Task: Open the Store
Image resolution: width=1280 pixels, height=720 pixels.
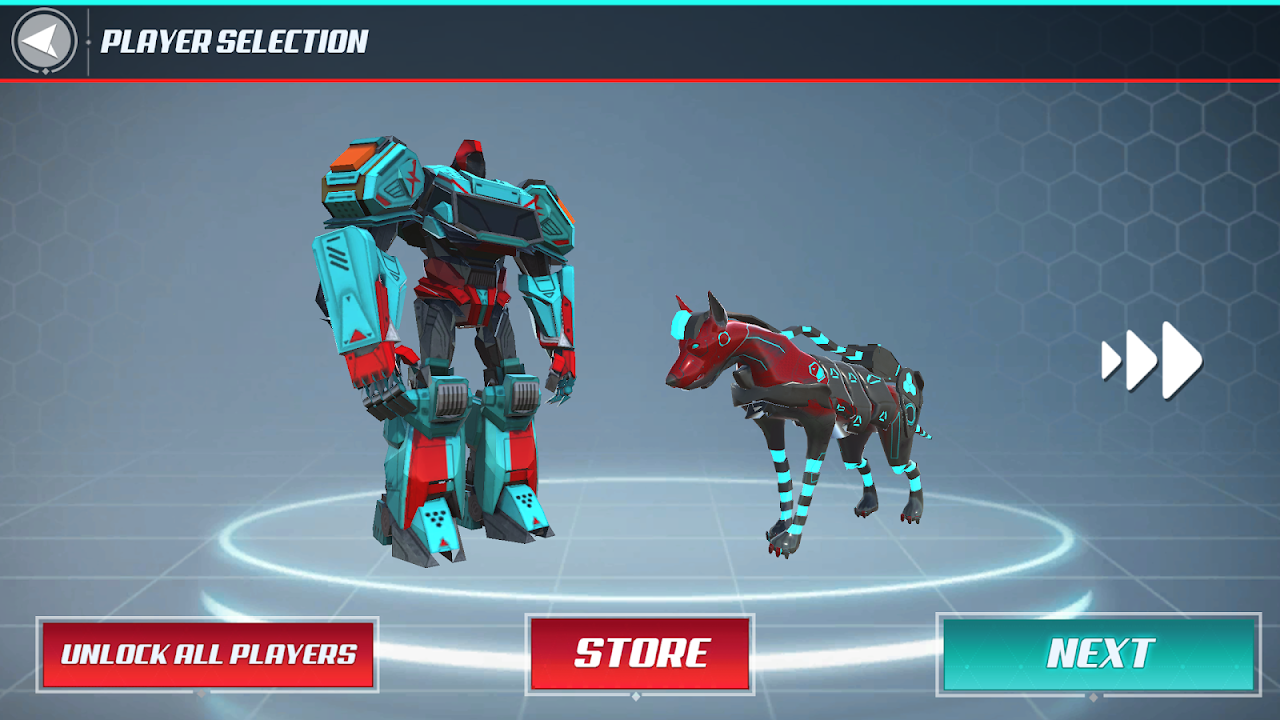Action: 640,654
